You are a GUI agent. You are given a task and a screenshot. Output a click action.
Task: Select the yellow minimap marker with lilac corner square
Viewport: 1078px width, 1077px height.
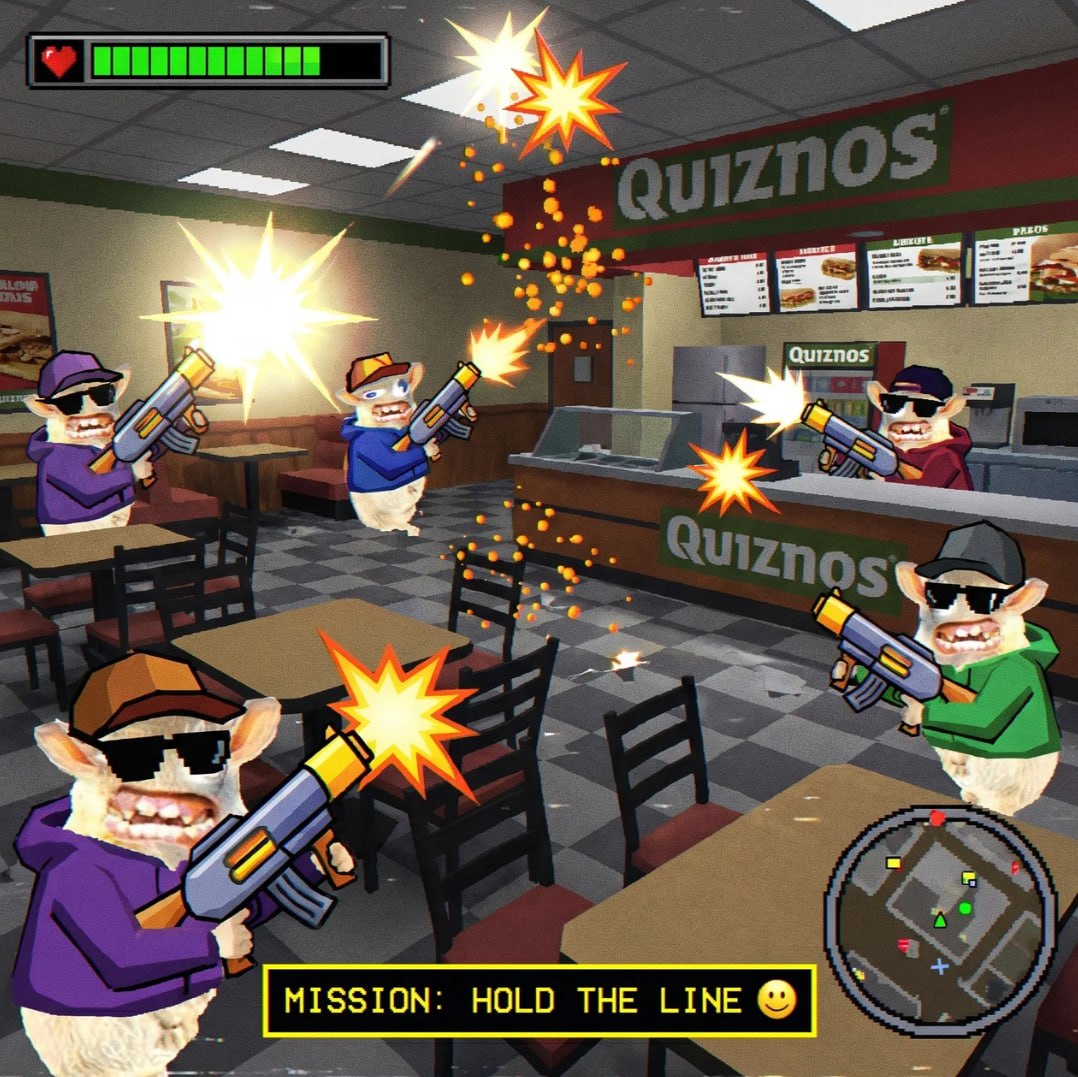coord(968,879)
